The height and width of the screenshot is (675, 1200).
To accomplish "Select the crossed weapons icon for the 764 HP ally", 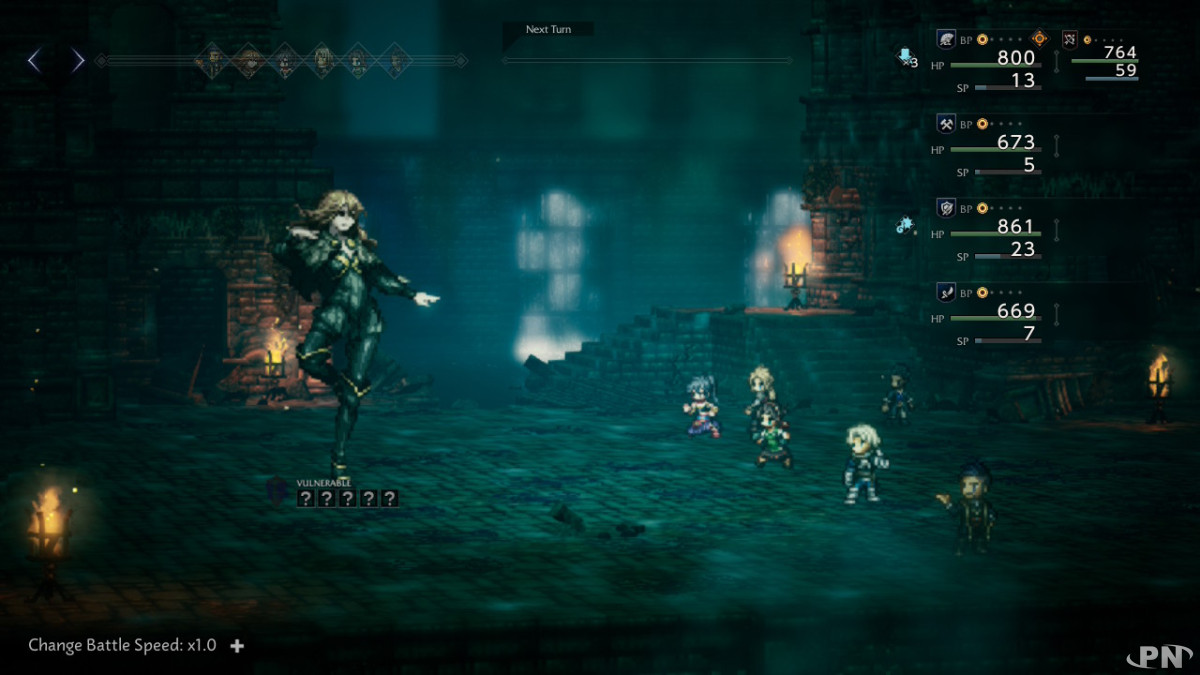I will [1070, 39].
